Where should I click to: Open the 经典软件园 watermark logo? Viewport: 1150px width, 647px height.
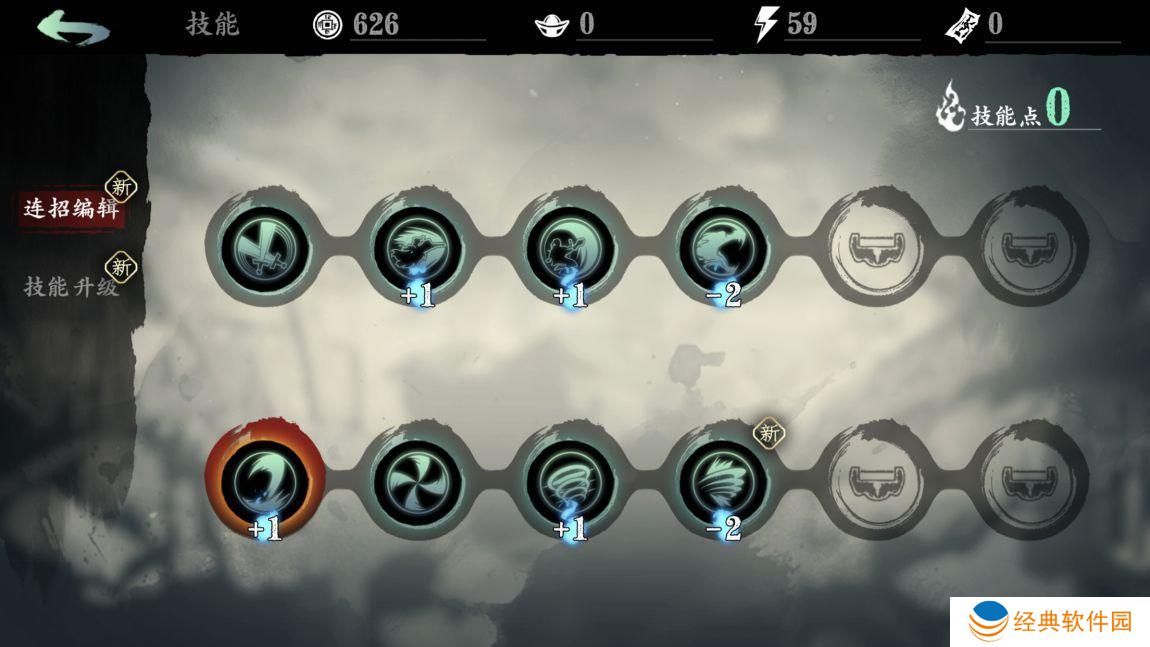coord(1049,621)
